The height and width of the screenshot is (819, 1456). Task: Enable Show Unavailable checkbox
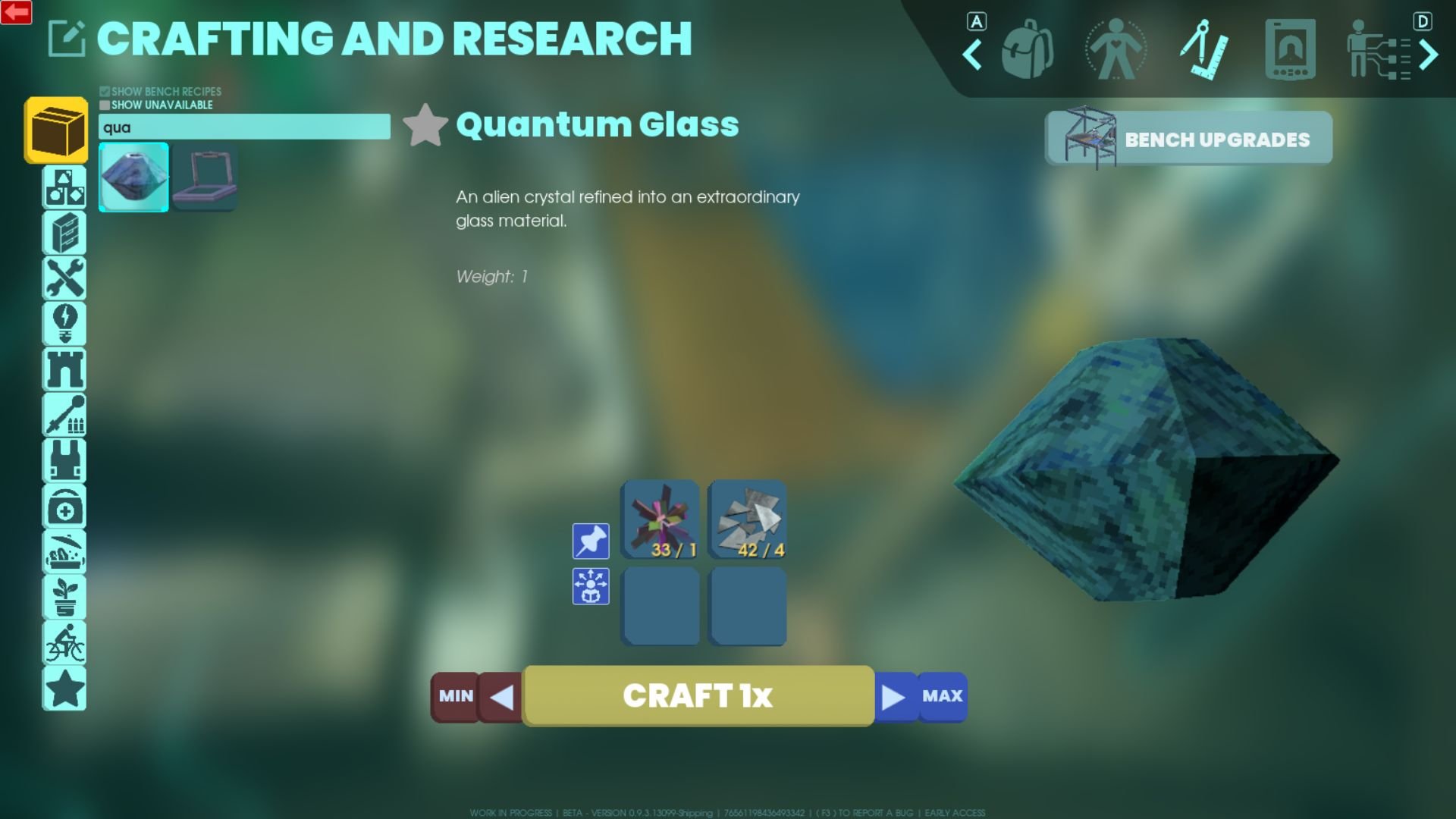(105, 105)
